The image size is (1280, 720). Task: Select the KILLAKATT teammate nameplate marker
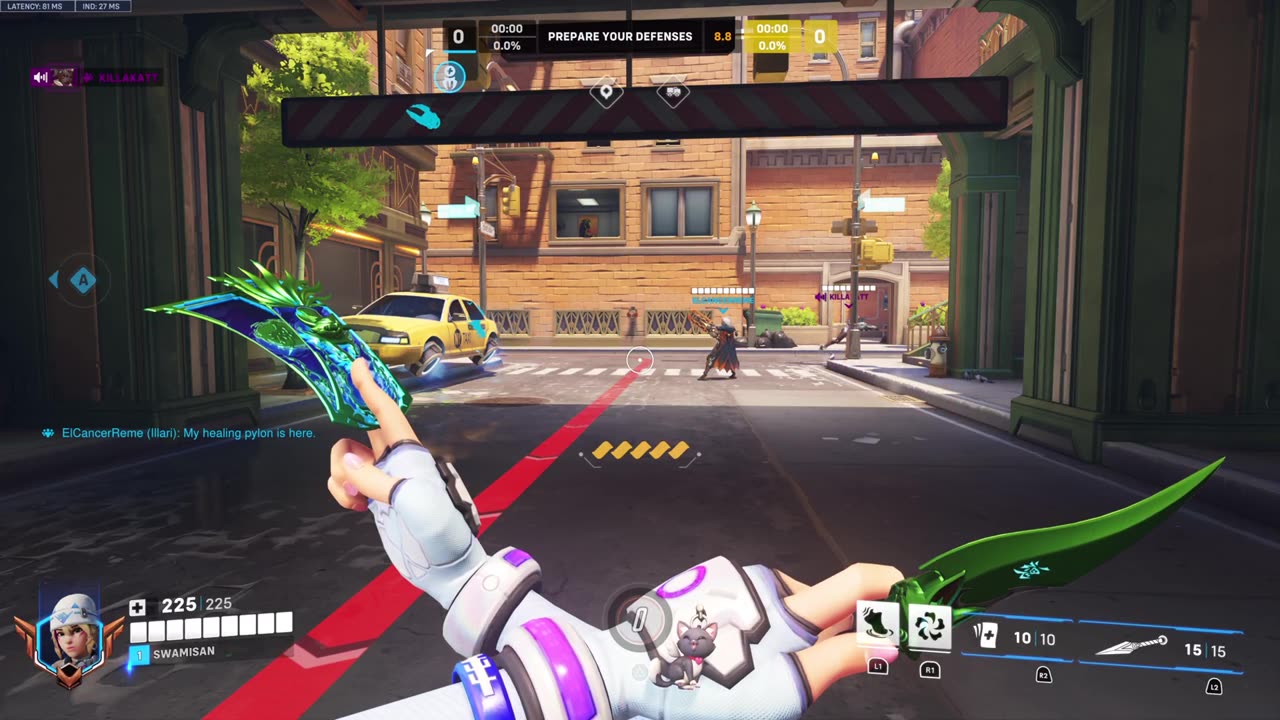846,296
